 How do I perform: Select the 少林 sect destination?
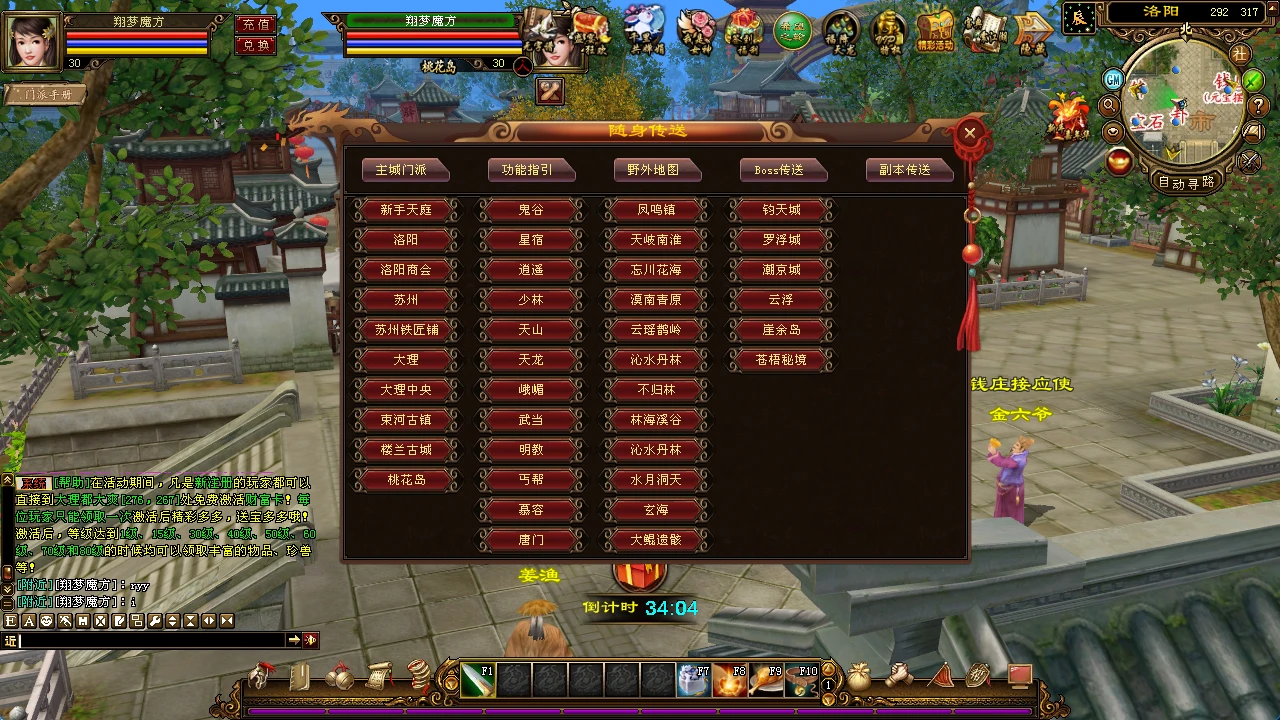pos(531,300)
